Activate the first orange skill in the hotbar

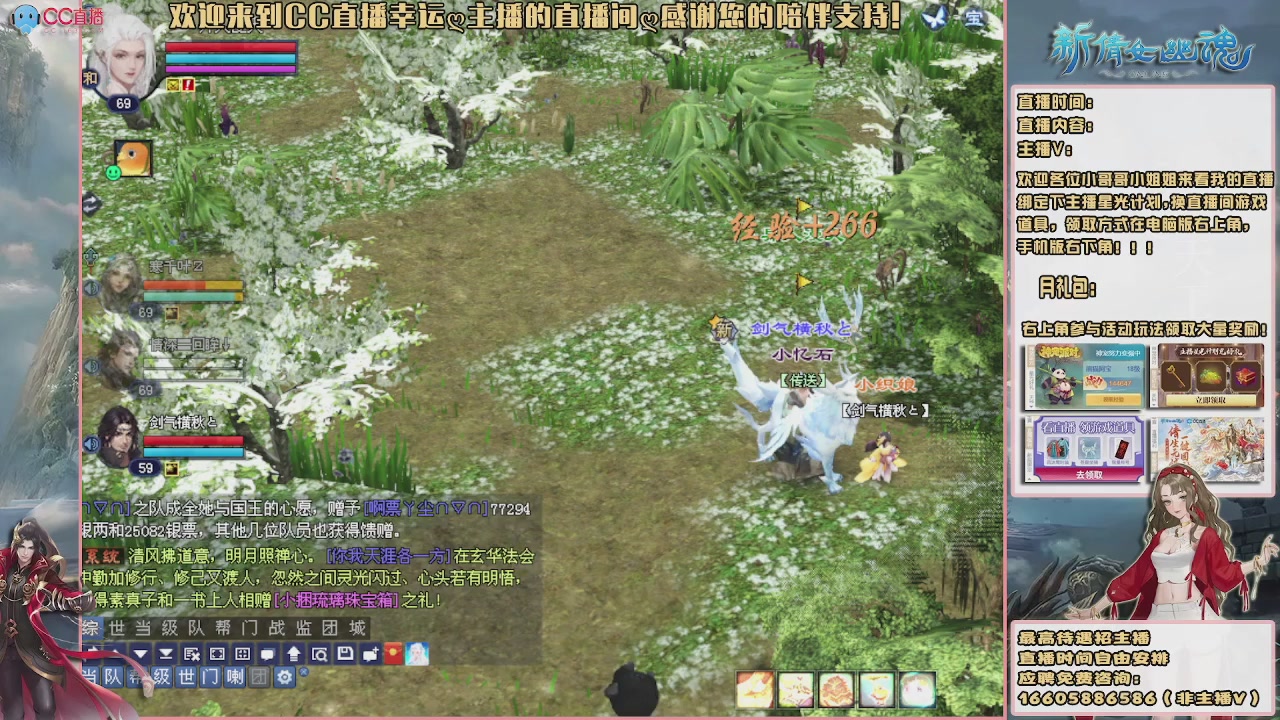coord(755,687)
